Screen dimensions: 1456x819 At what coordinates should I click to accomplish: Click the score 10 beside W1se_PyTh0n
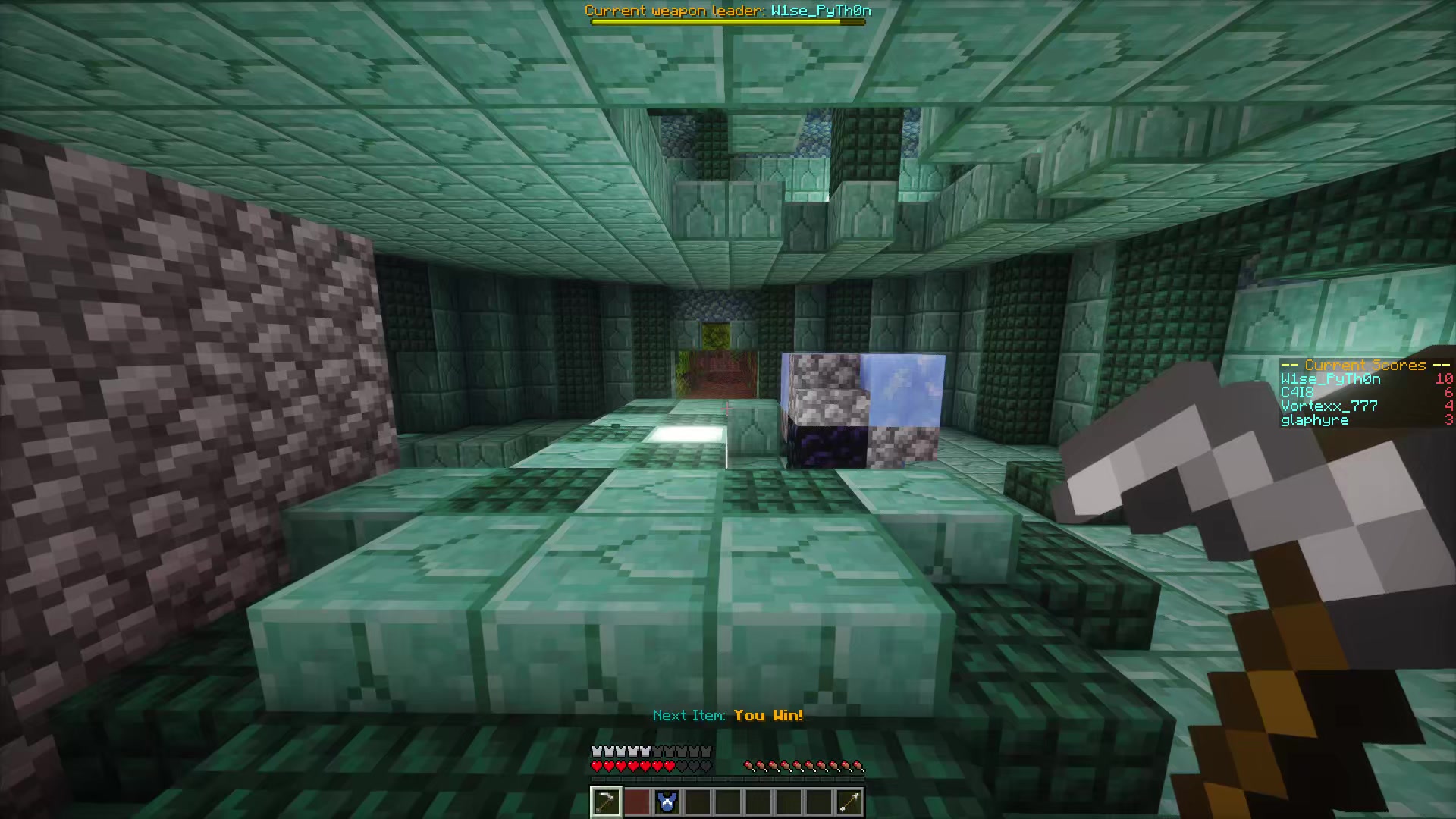[1445, 378]
